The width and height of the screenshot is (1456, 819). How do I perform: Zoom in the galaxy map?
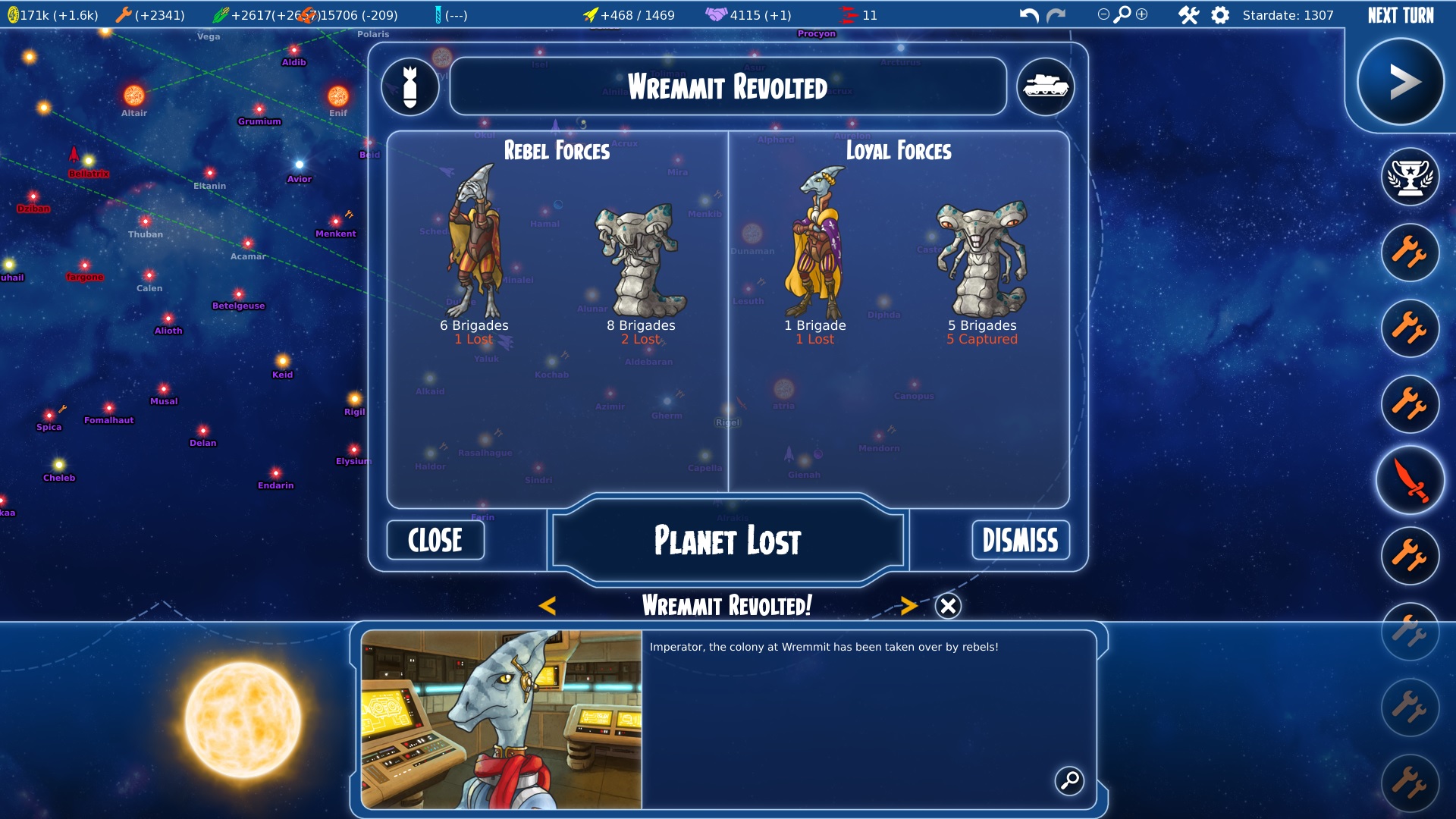(x=1142, y=14)
